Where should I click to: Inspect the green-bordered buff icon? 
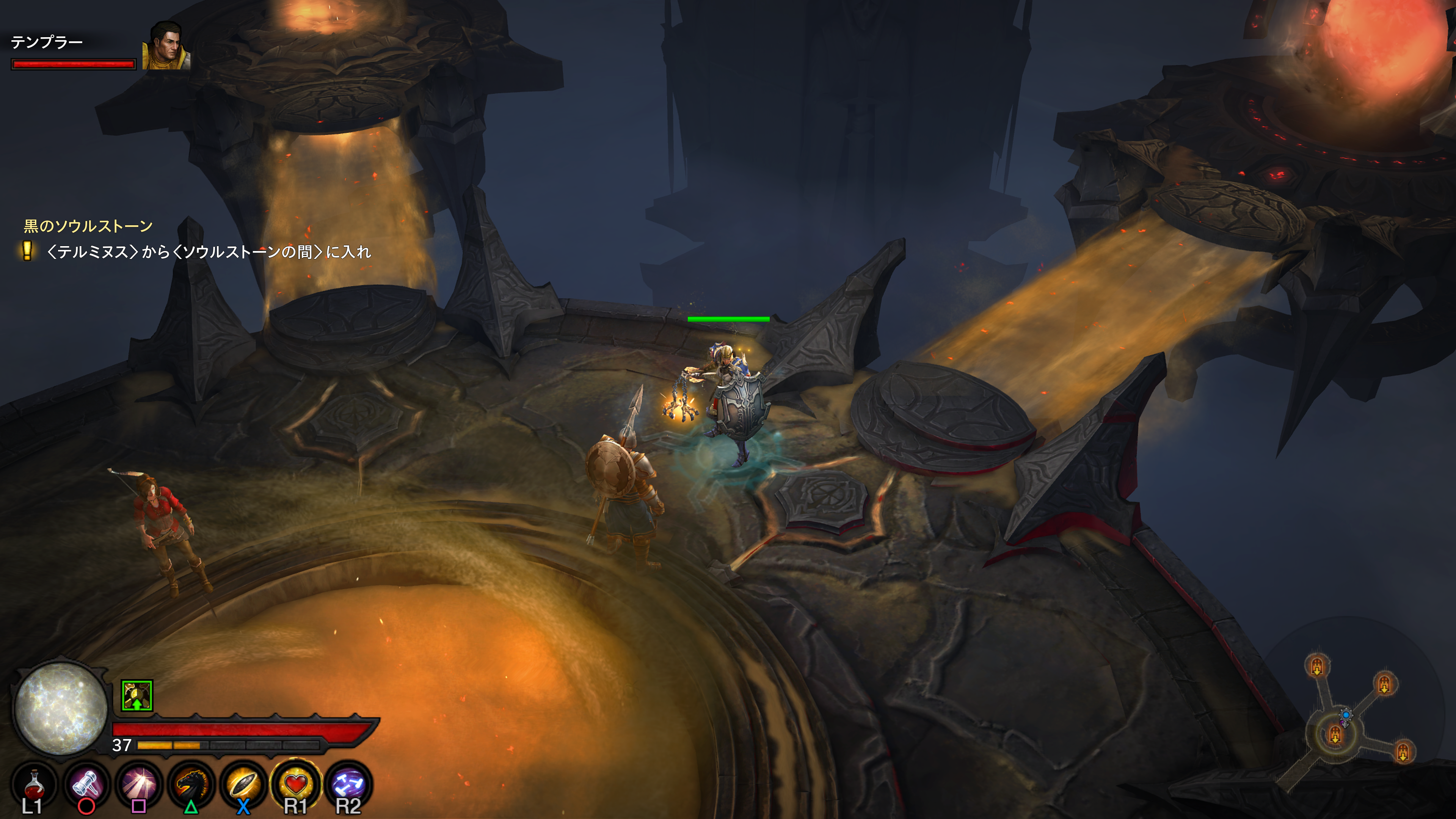coord(137,696)
